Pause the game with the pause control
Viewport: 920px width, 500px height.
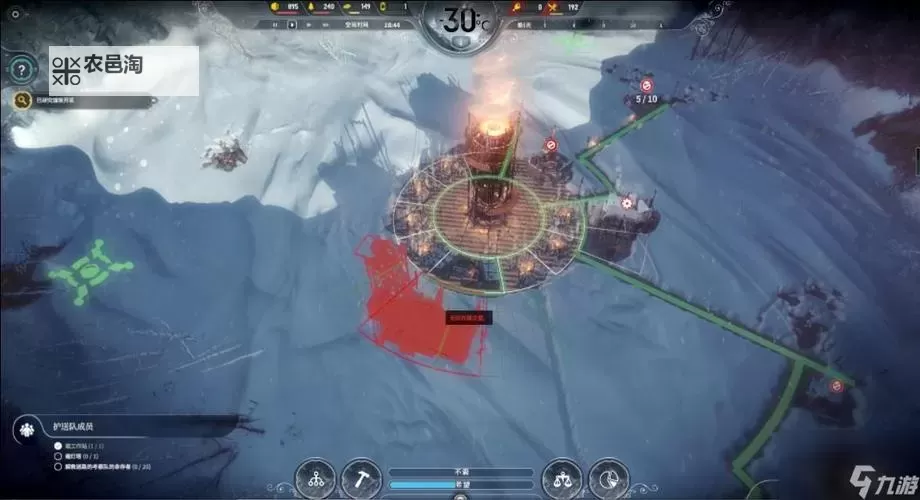(277, 24)
